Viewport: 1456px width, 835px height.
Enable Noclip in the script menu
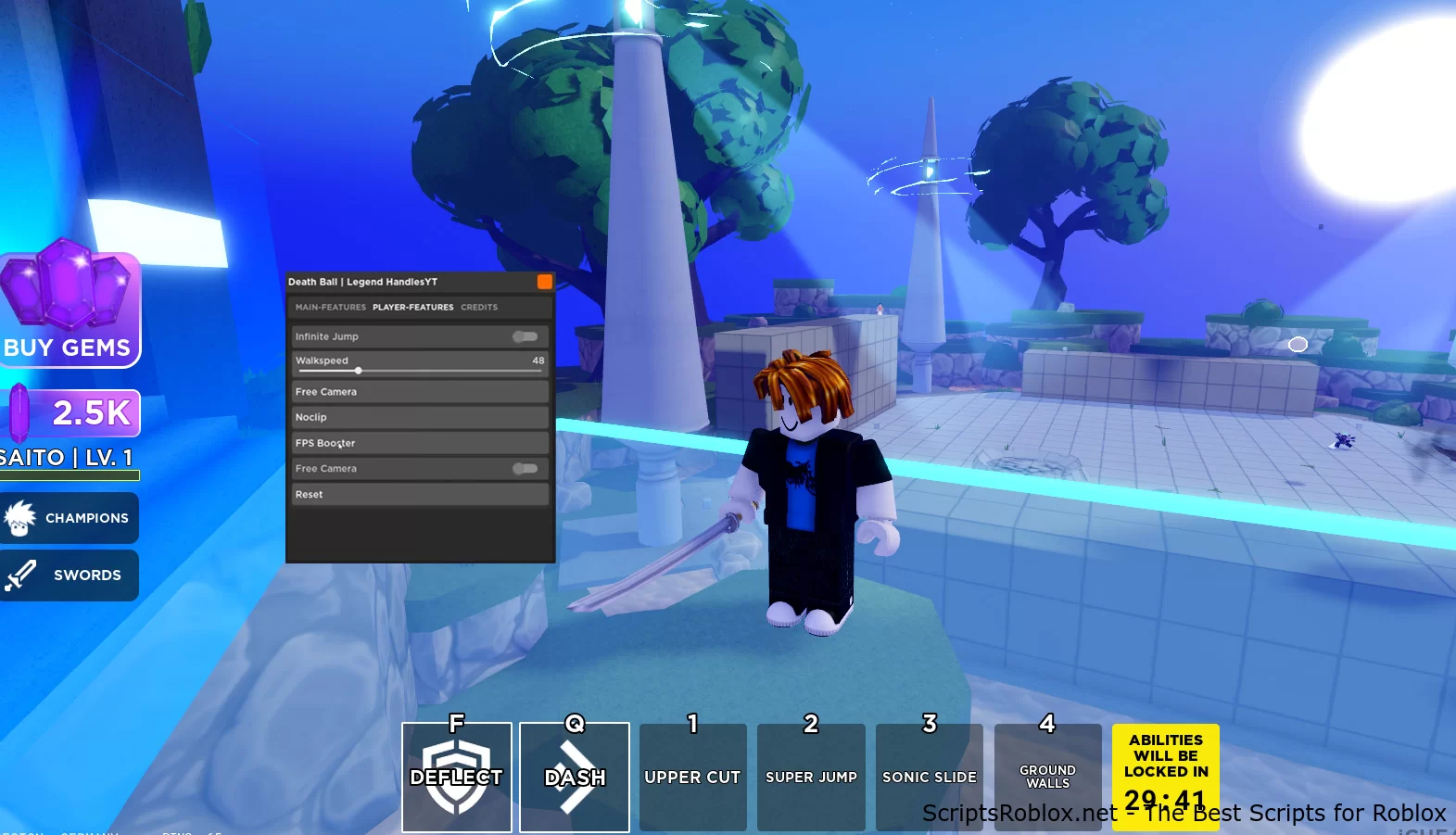[x=419, y=417]
